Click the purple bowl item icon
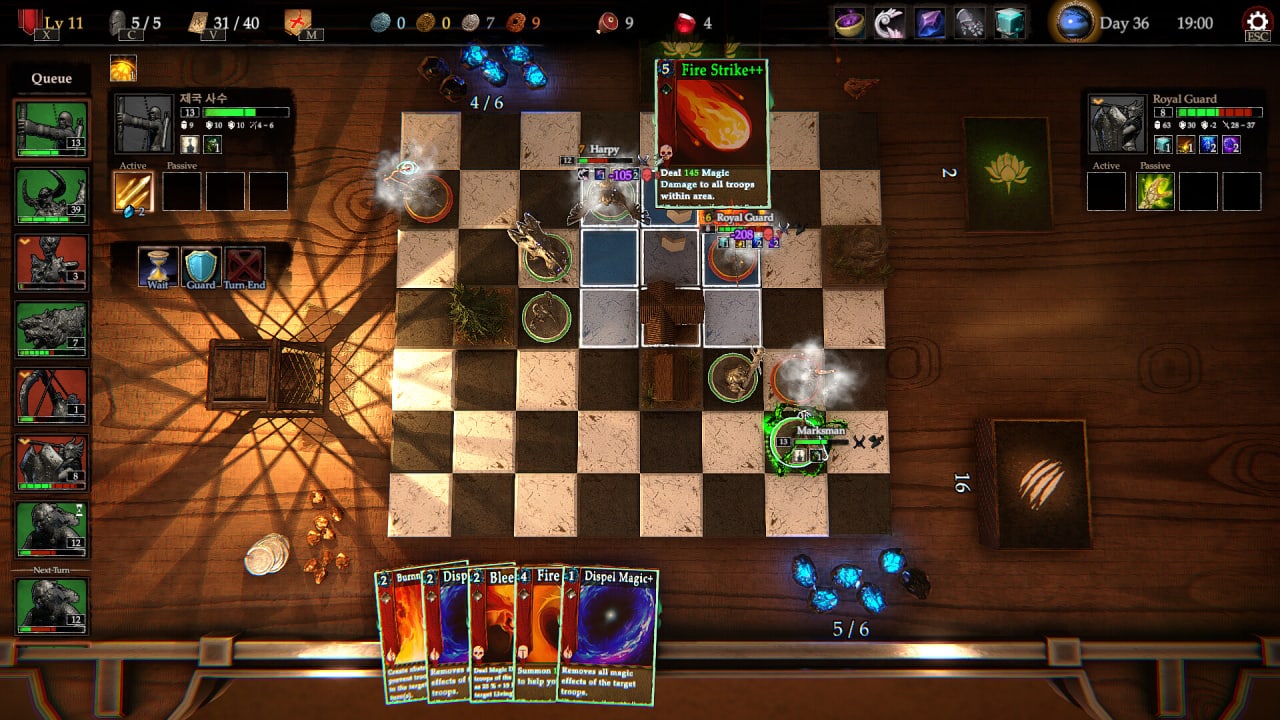This screenshot has height=720, width=1280. click(x=850, y=23)
